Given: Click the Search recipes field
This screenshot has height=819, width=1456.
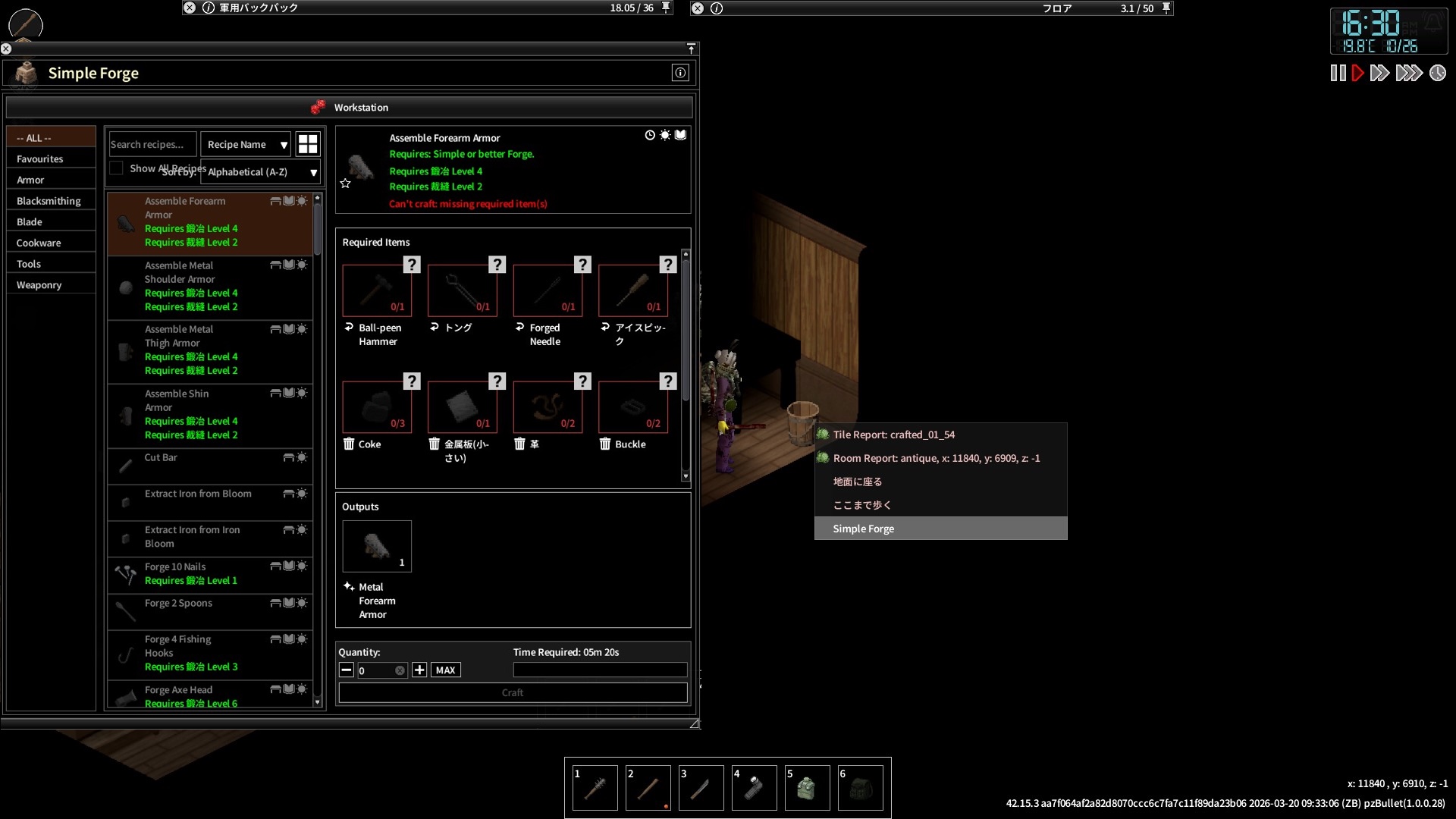Looking at the screenshot, I should point(152,144).
